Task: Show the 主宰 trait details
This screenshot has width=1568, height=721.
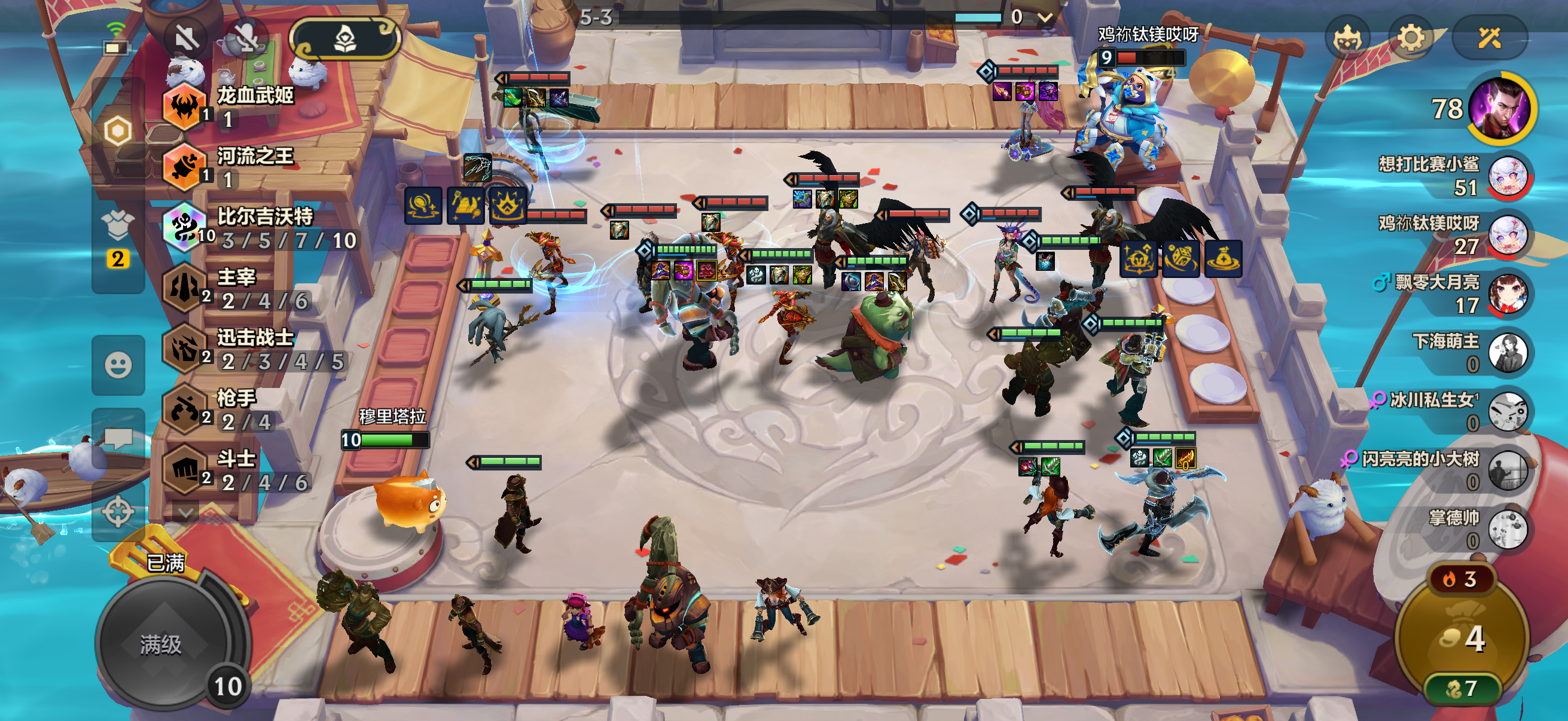Action: 237,288
